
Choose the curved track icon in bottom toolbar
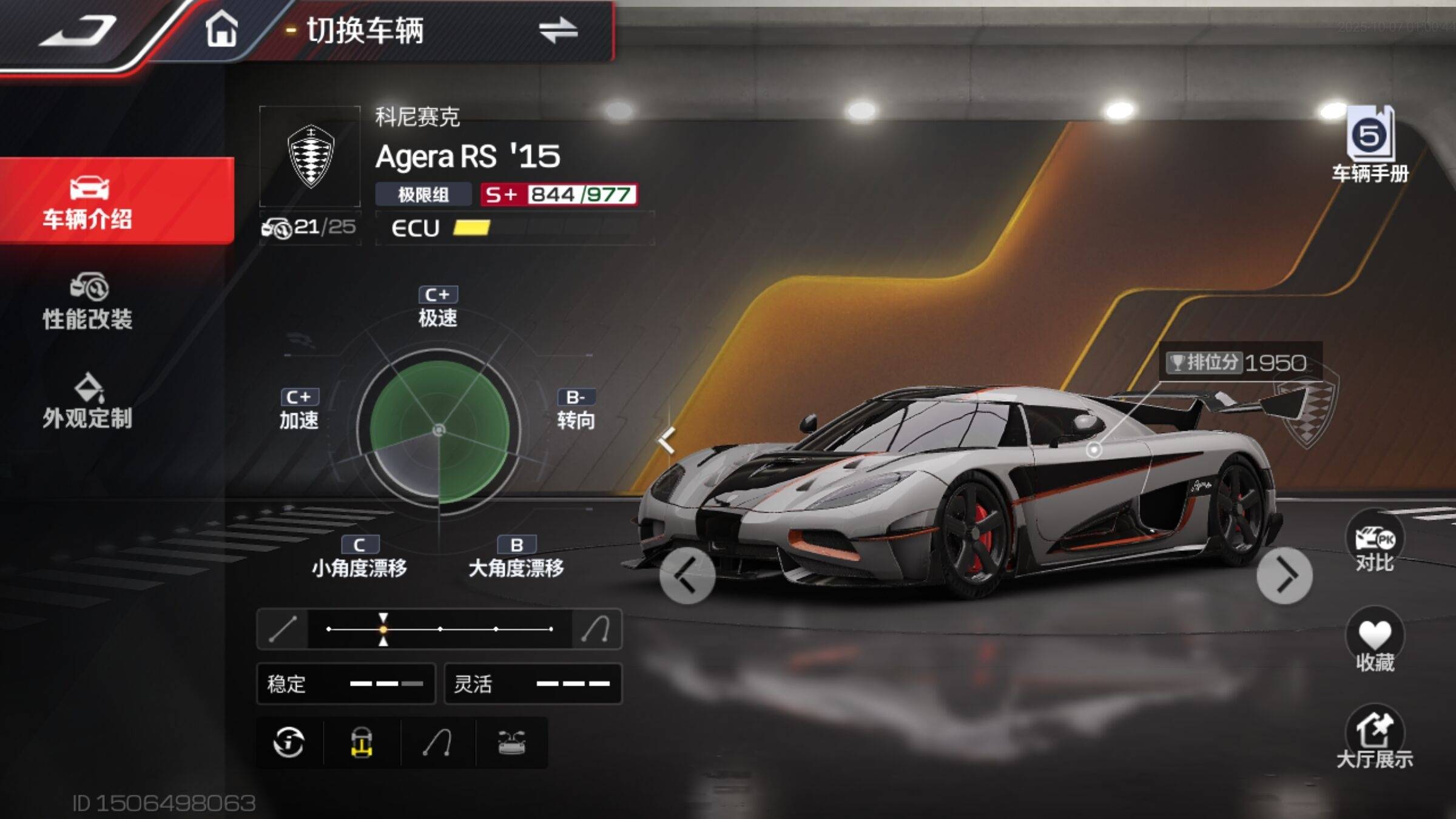pos(437,743)
